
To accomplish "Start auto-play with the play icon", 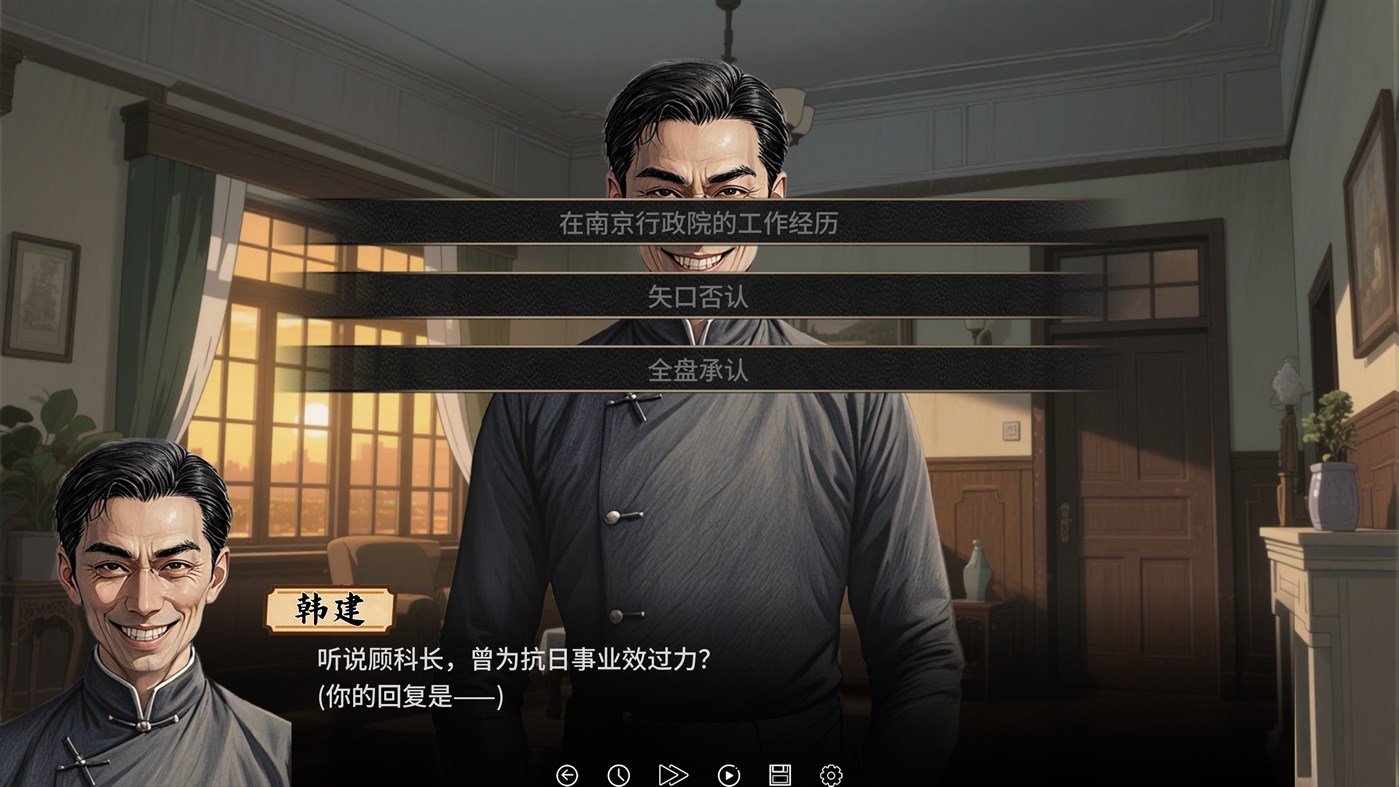I will (727, 773).
